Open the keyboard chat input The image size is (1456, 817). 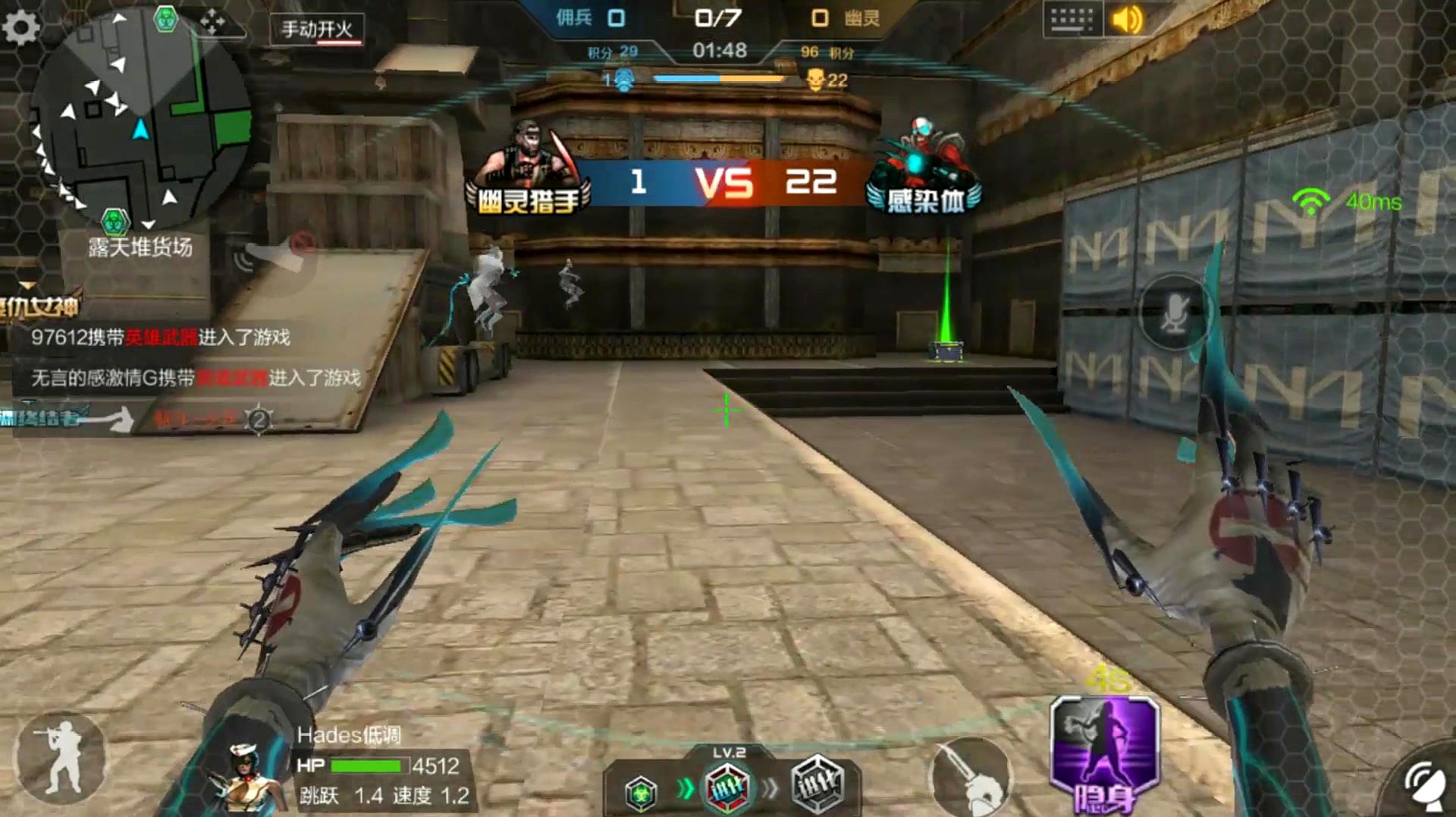[1071, 20]
